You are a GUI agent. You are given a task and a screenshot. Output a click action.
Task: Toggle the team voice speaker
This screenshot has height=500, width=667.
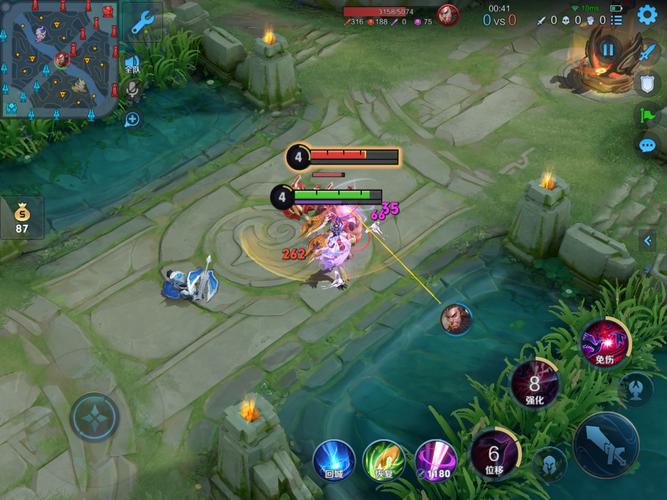(x=132, y=64)
